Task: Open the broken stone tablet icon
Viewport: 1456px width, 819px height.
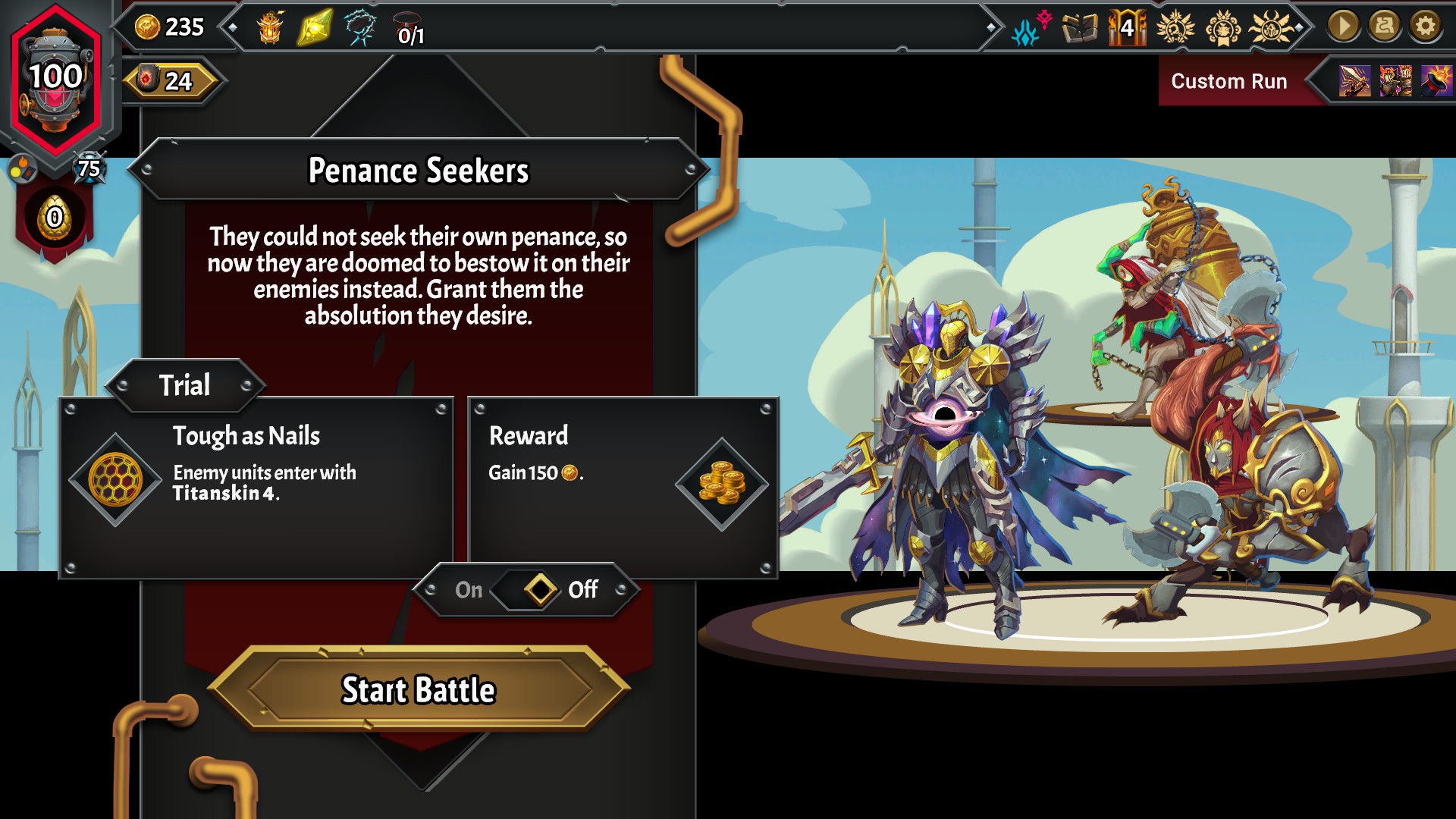Action: tap(1080, 29)
